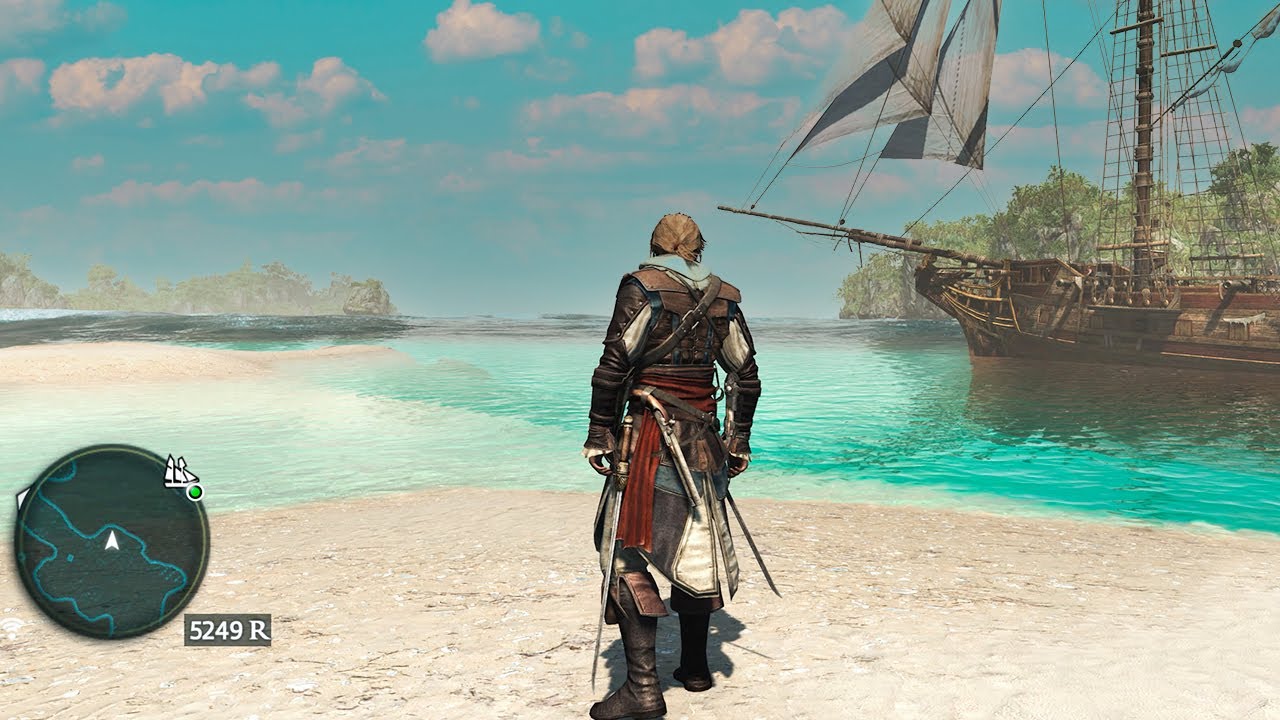Toggle the green indicator next to the ship symbol

195,491
